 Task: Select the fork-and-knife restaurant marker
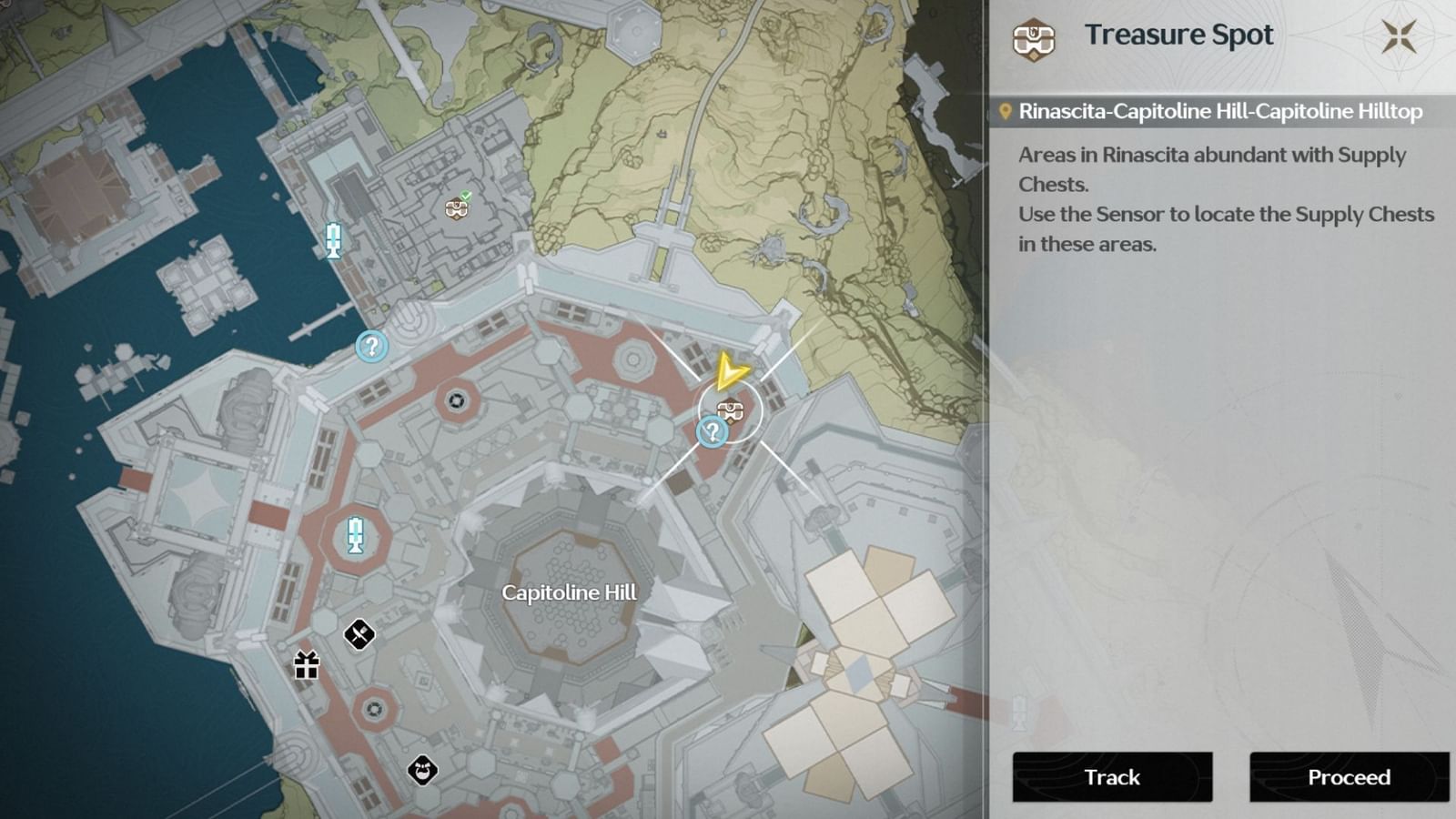(359, 634)
